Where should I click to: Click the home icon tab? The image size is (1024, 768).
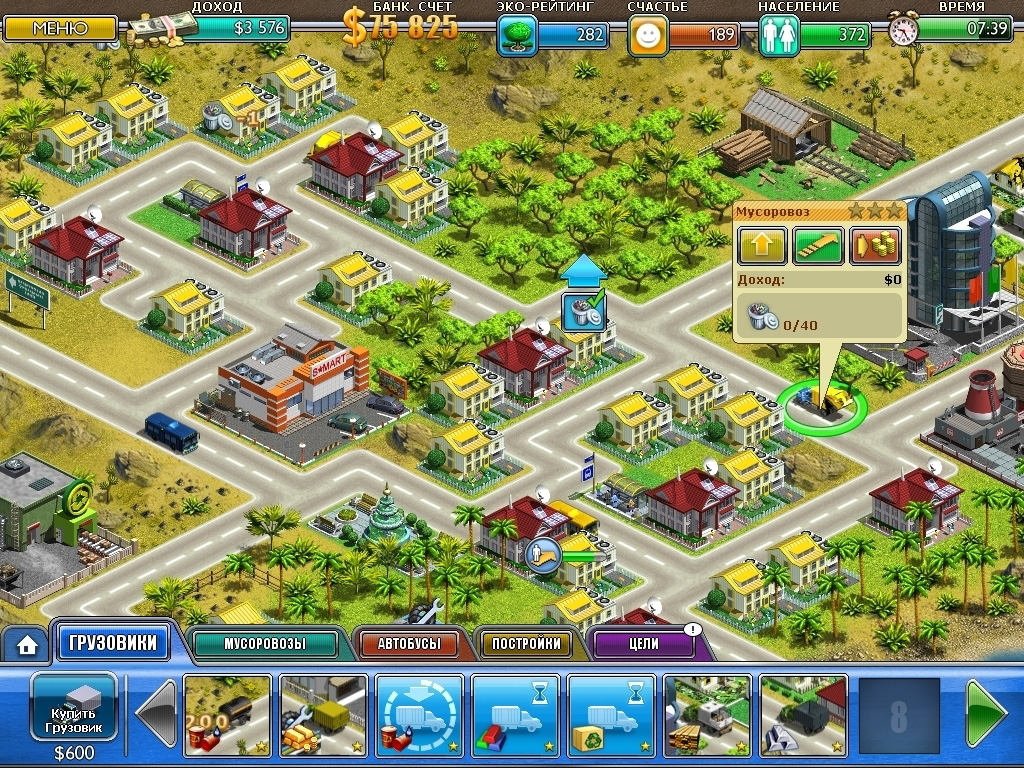click(26, 646)
